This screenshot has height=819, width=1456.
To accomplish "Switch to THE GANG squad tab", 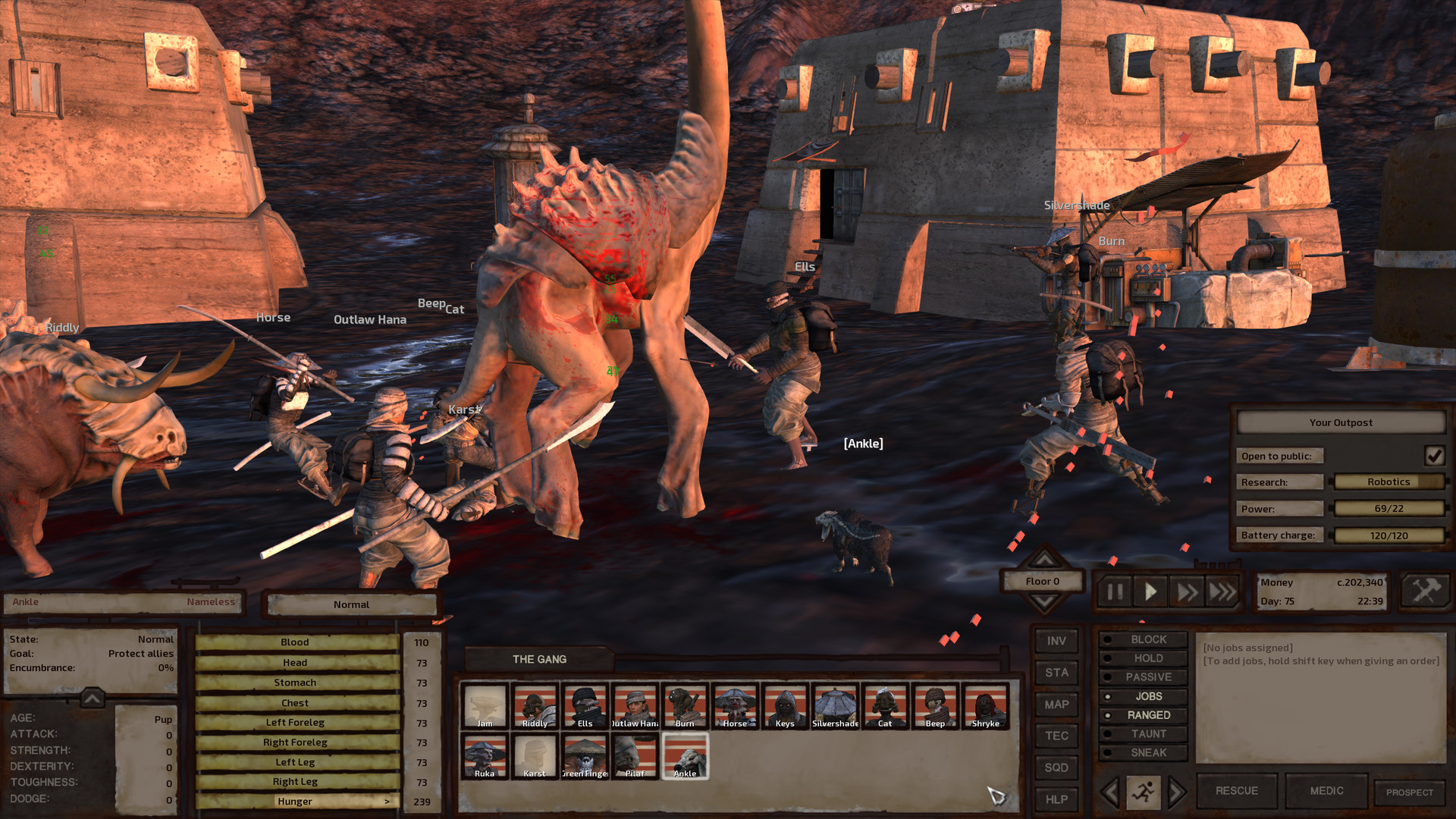I will 540,659.
